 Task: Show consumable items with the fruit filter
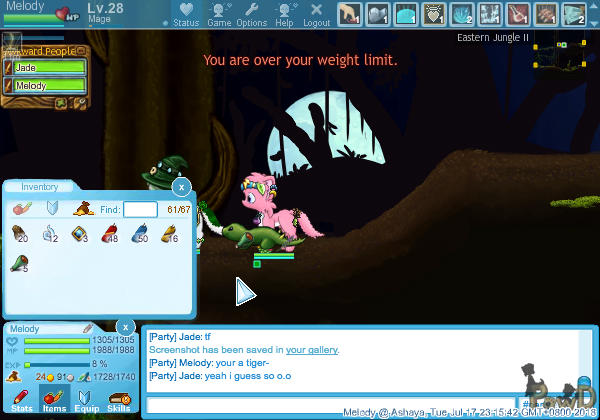22,210
